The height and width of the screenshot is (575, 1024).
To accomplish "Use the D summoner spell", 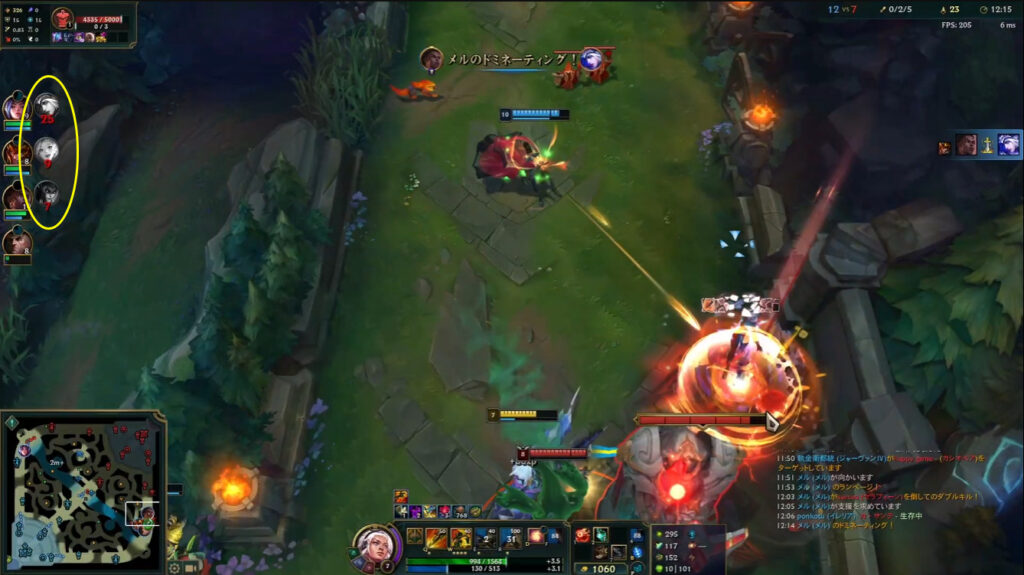I will (x=536, y=537).
